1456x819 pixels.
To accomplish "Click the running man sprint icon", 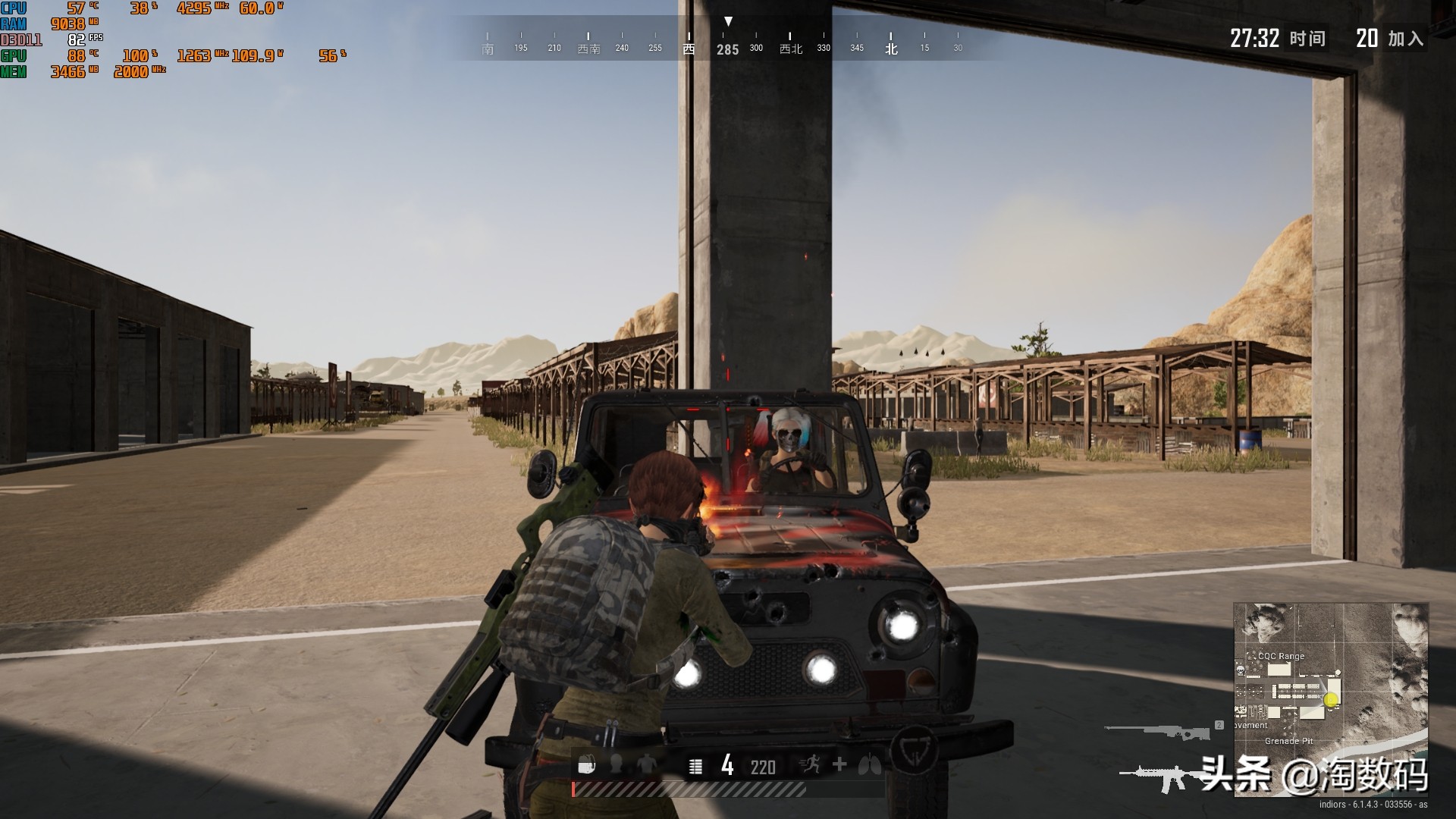I will pyautogui.click(x=811, y=765).
